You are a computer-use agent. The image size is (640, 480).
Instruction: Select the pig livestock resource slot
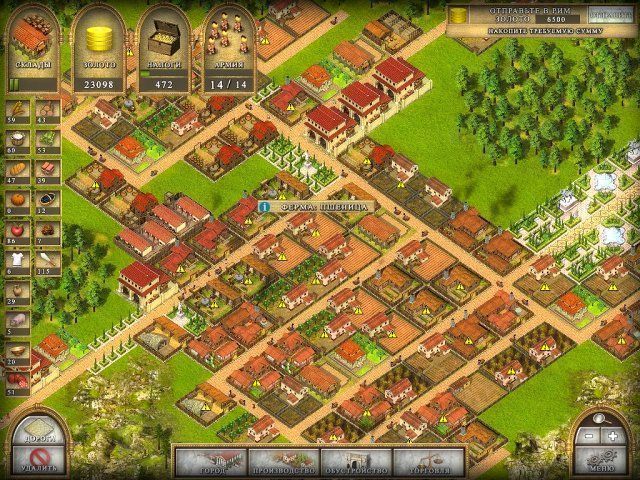pyautogui.click(x=16, y=318)
